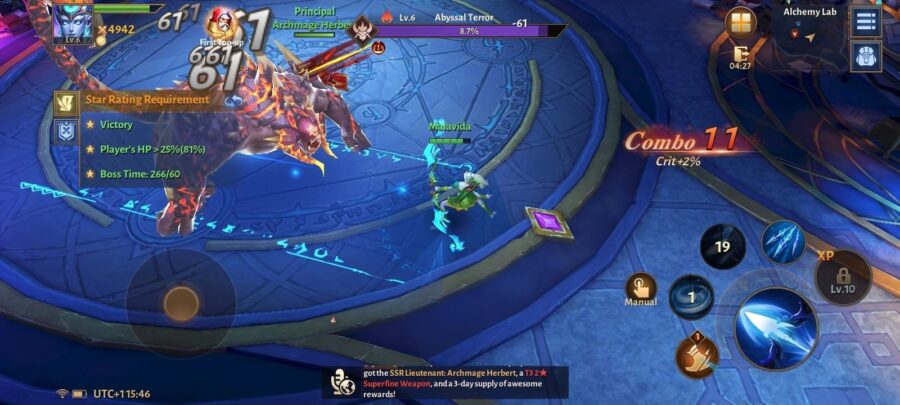Activate the triple ice shard skill
900x405 pixels.
783,242
